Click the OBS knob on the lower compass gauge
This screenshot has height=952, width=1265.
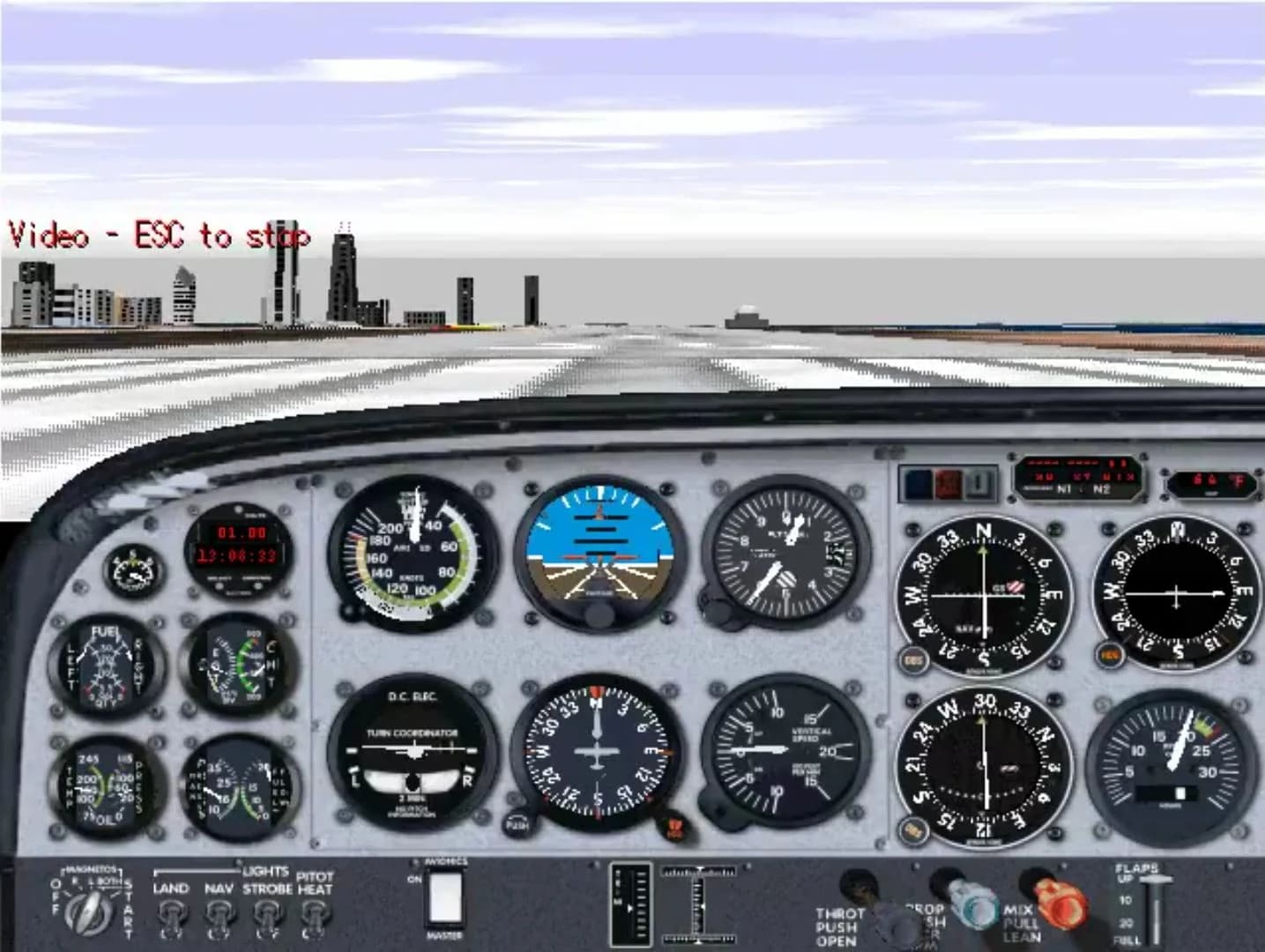coord(913,829)
